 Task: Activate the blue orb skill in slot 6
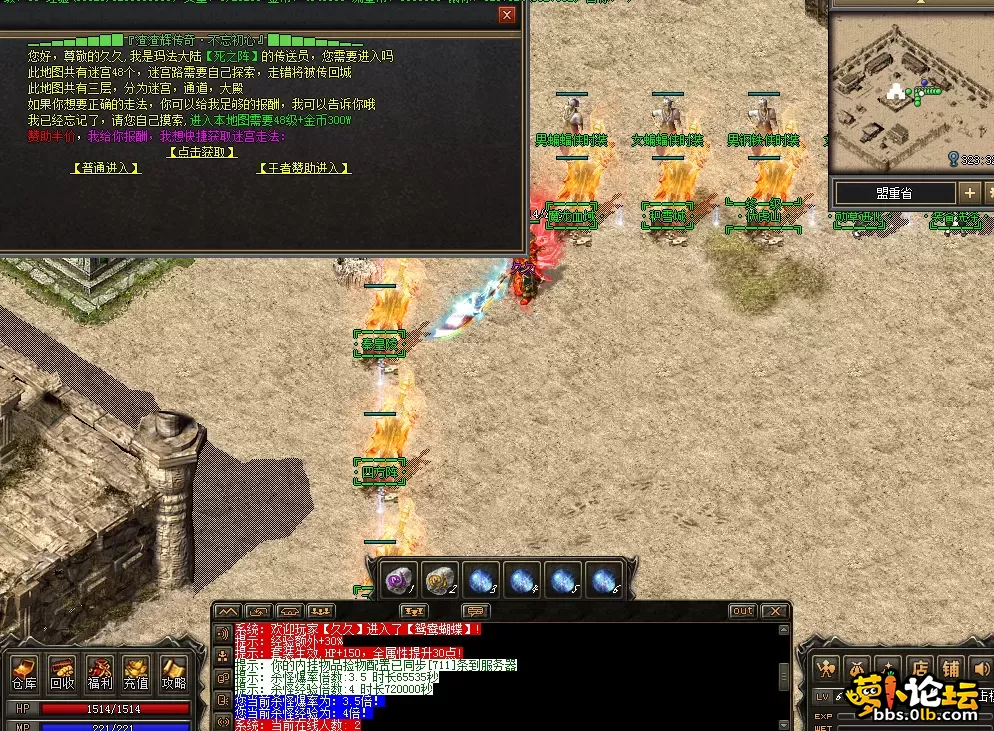click(601, 579)
